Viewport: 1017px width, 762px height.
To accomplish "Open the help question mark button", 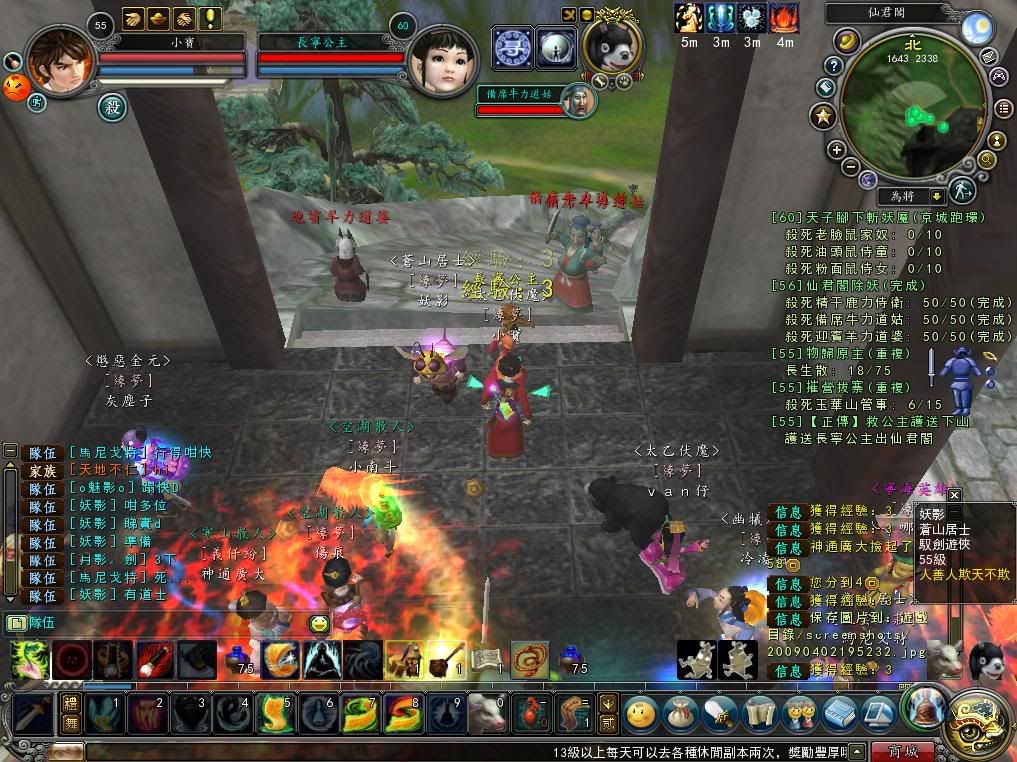I will (832, 66).
